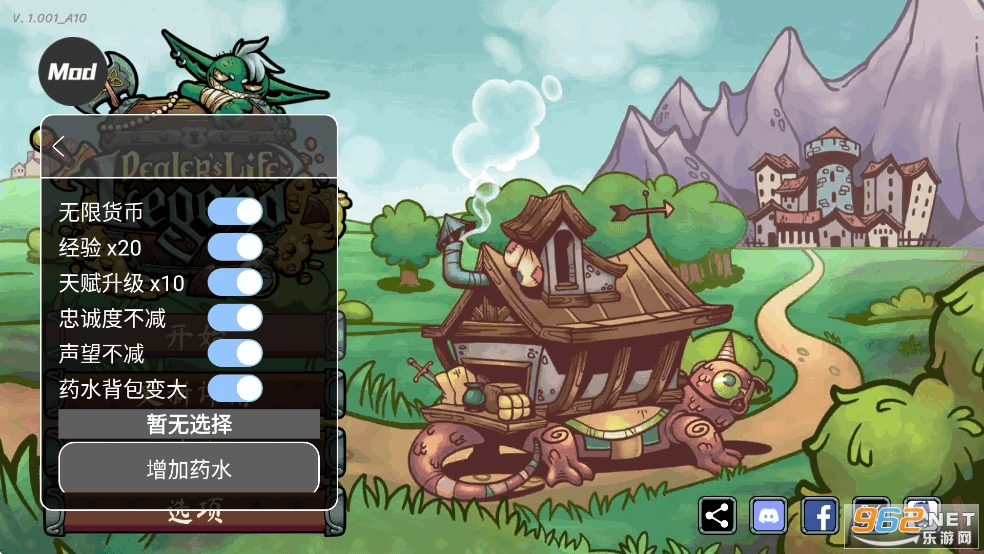
Task: Toggle the 忠诚度不减 option
Action: coord(235,318)
